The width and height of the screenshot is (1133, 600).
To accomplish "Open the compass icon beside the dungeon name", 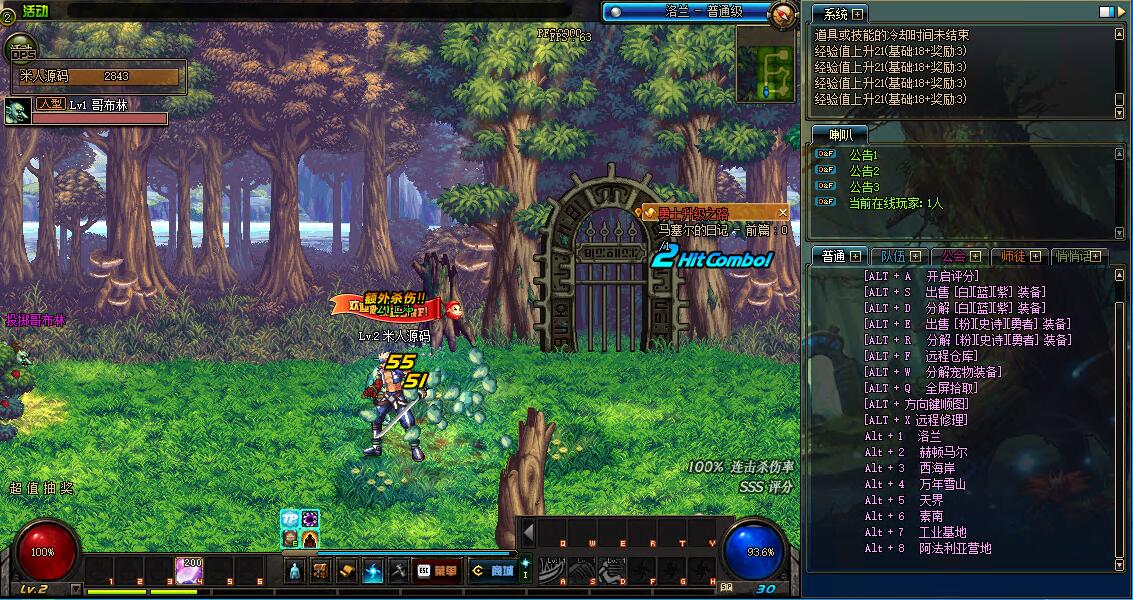I will (x=783, y=14).
